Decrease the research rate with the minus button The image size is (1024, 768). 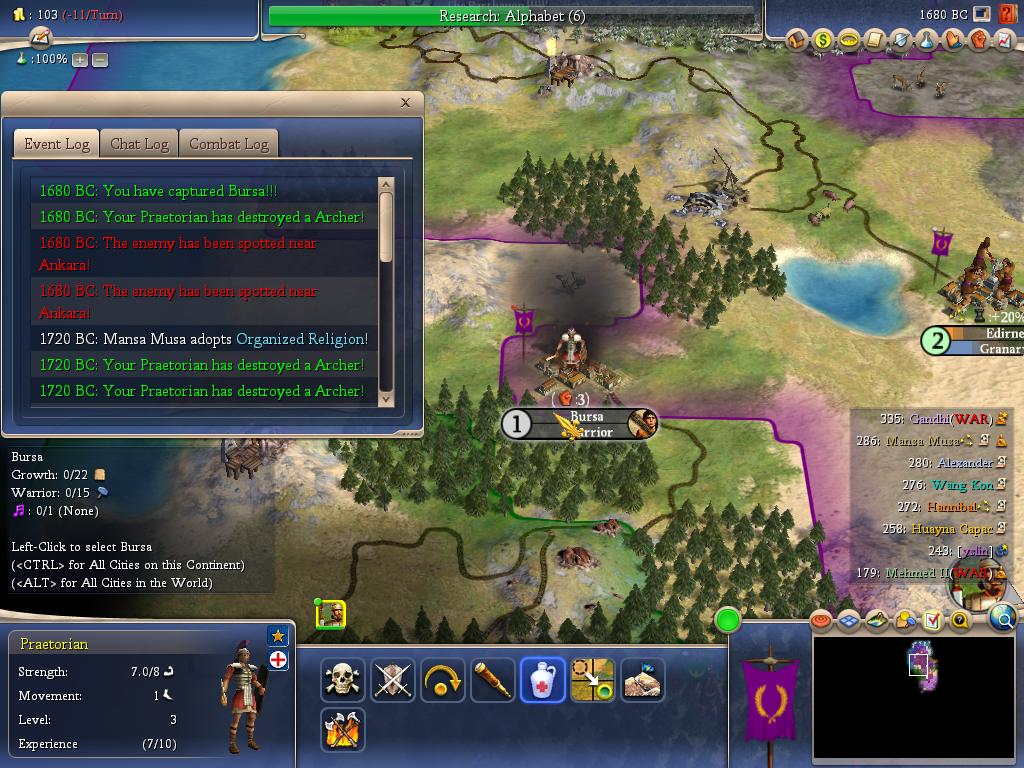pos(100,60)
